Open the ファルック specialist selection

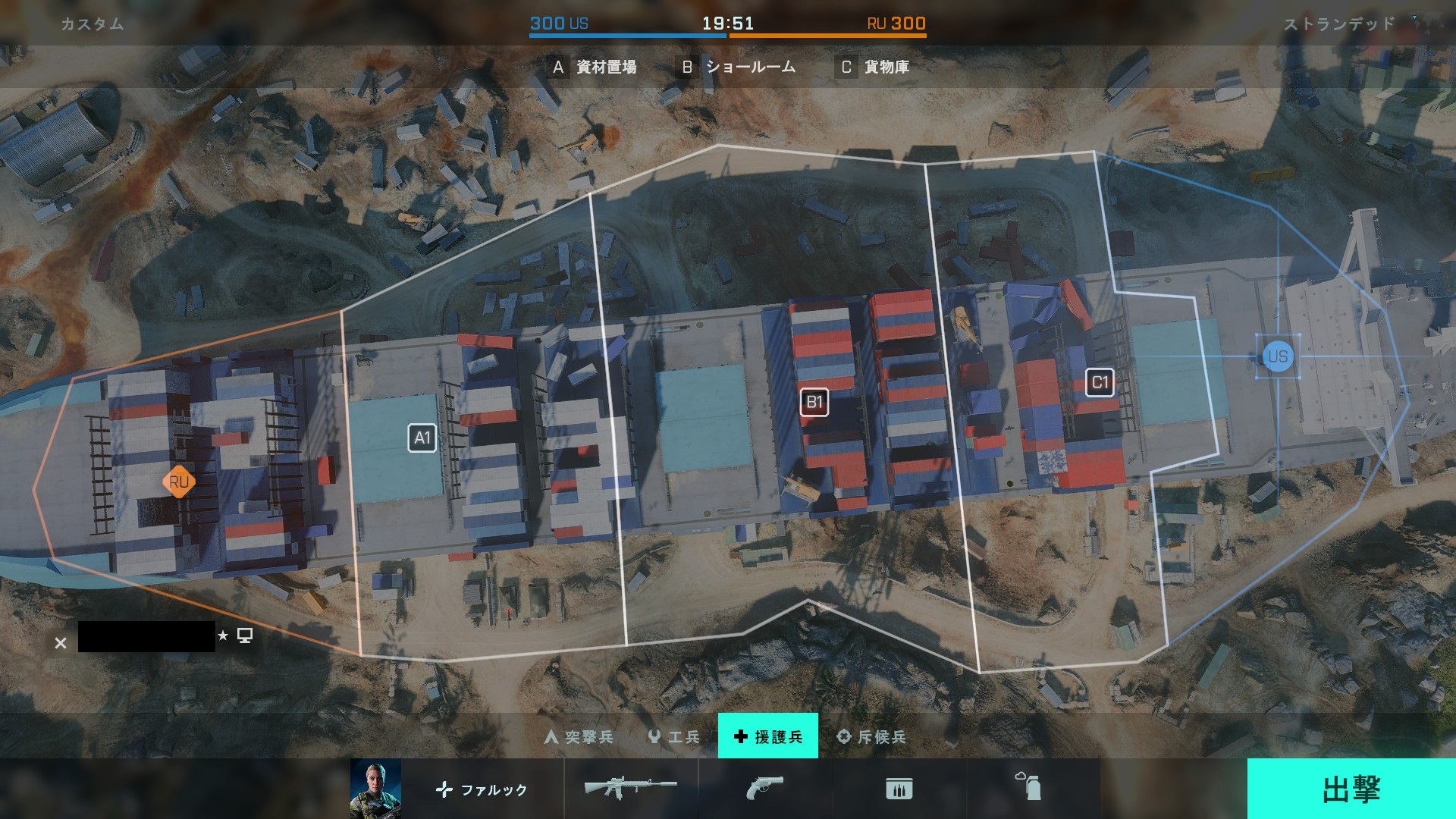[x=482, y=789]
